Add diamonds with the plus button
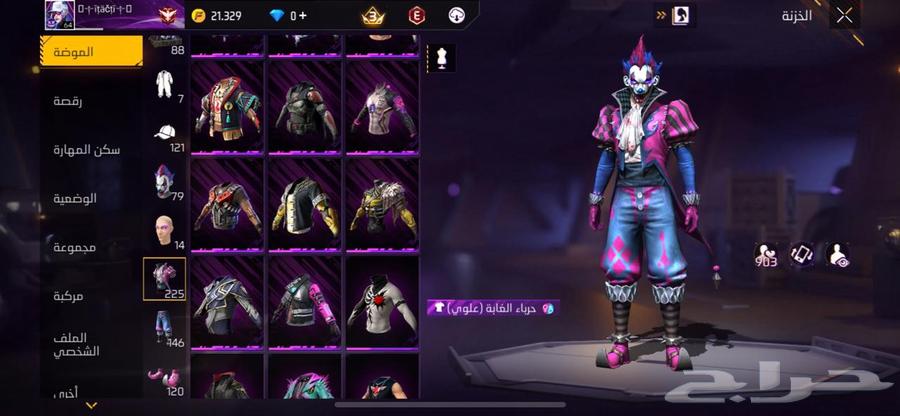Screen dimensions: 900x416 pos(304,16)
